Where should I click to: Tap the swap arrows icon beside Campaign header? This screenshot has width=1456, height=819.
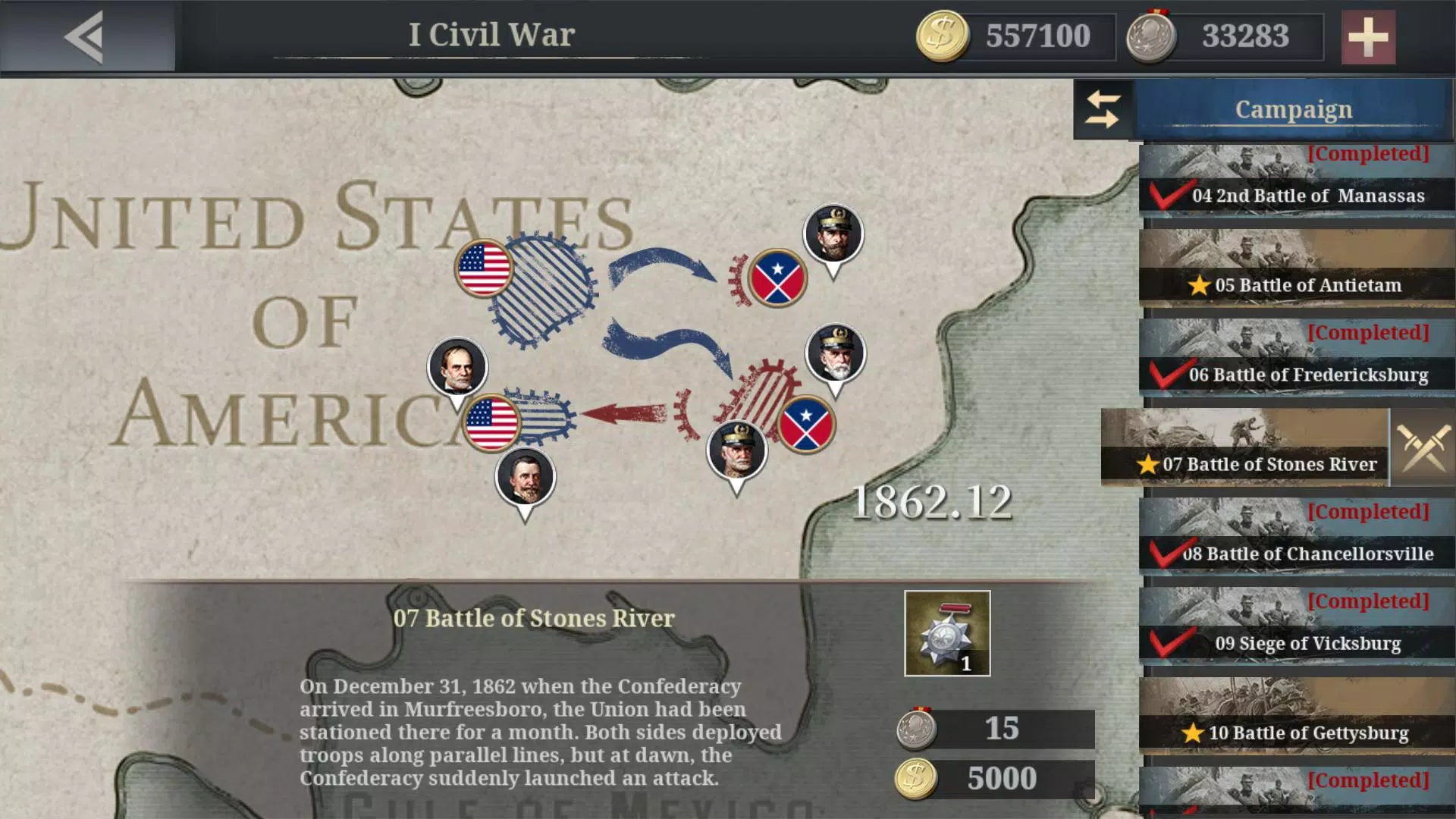(x=1102, y=108)
